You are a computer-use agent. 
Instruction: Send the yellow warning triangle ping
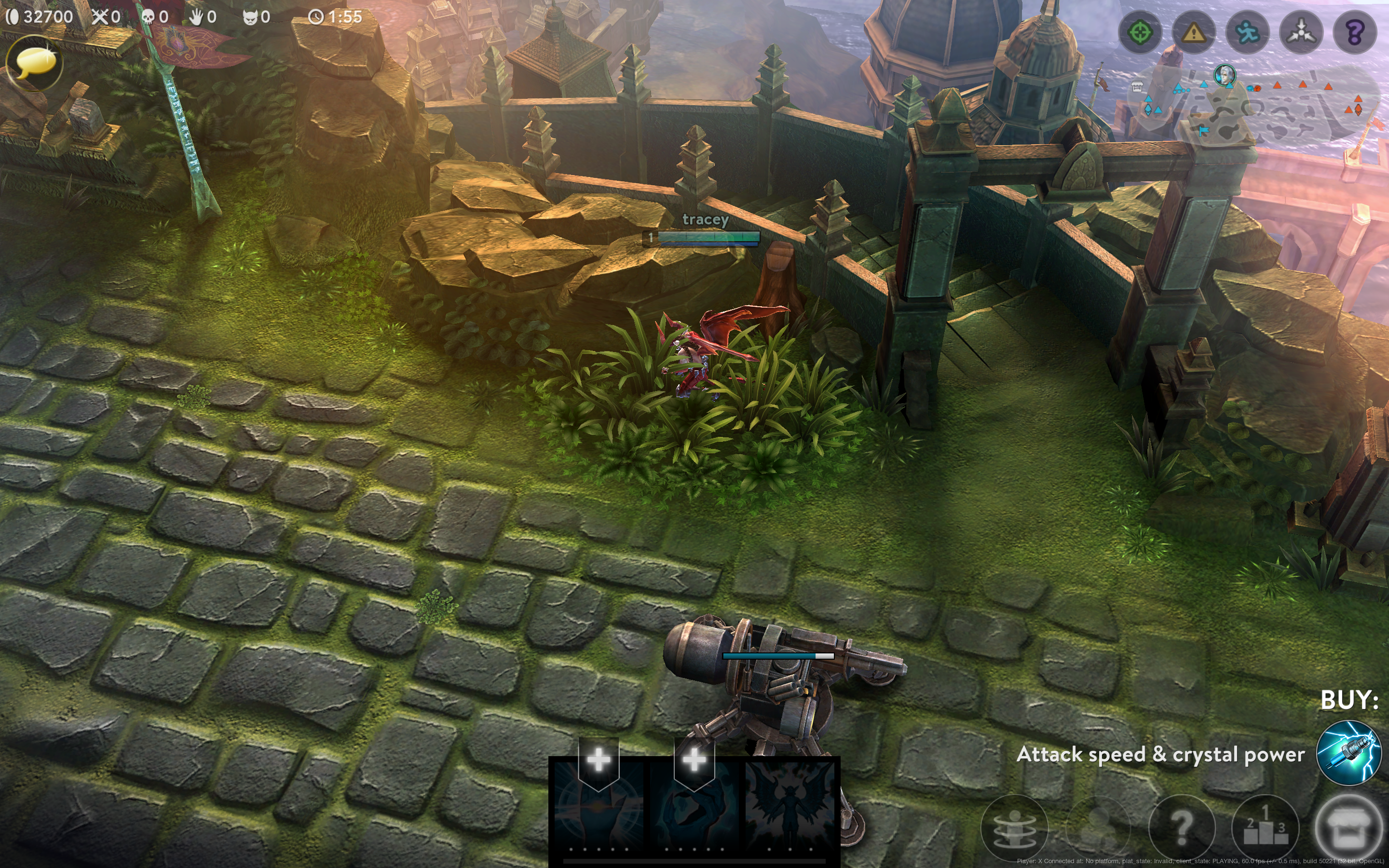(1194, 33)
